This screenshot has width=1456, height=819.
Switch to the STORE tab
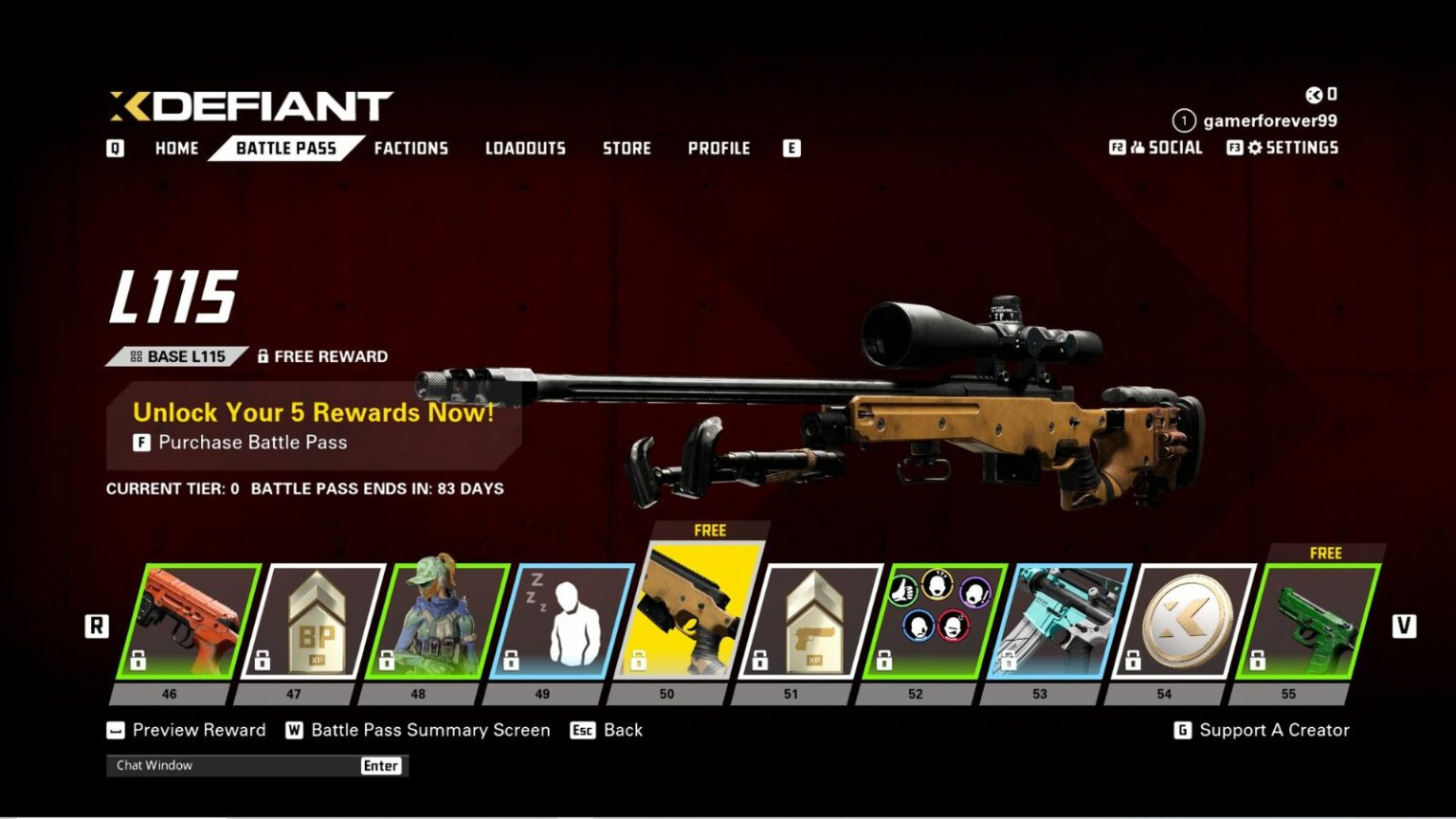coord(628,148)
